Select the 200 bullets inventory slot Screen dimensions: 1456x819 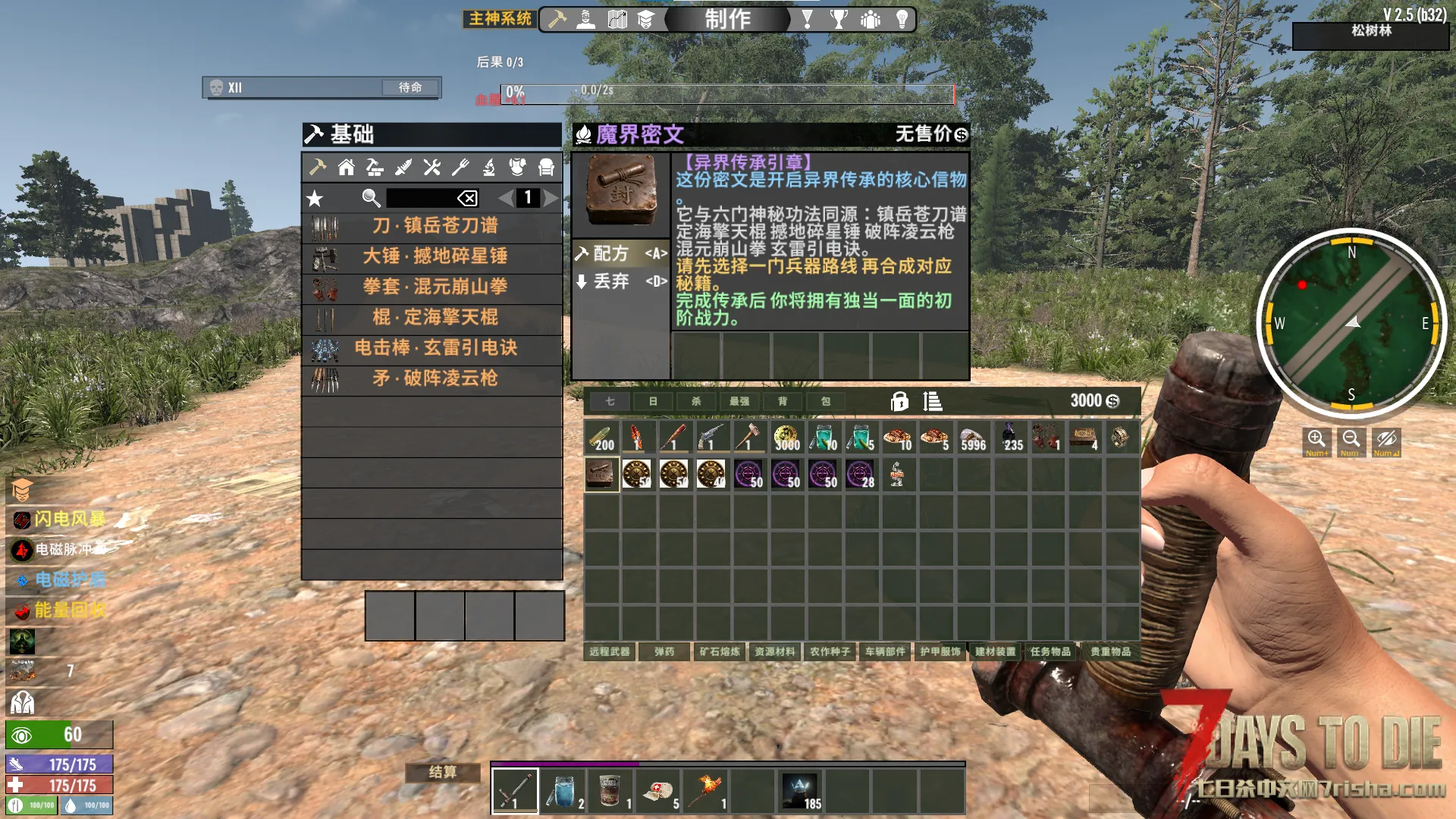pyautogui.click(x=602, y=438)
